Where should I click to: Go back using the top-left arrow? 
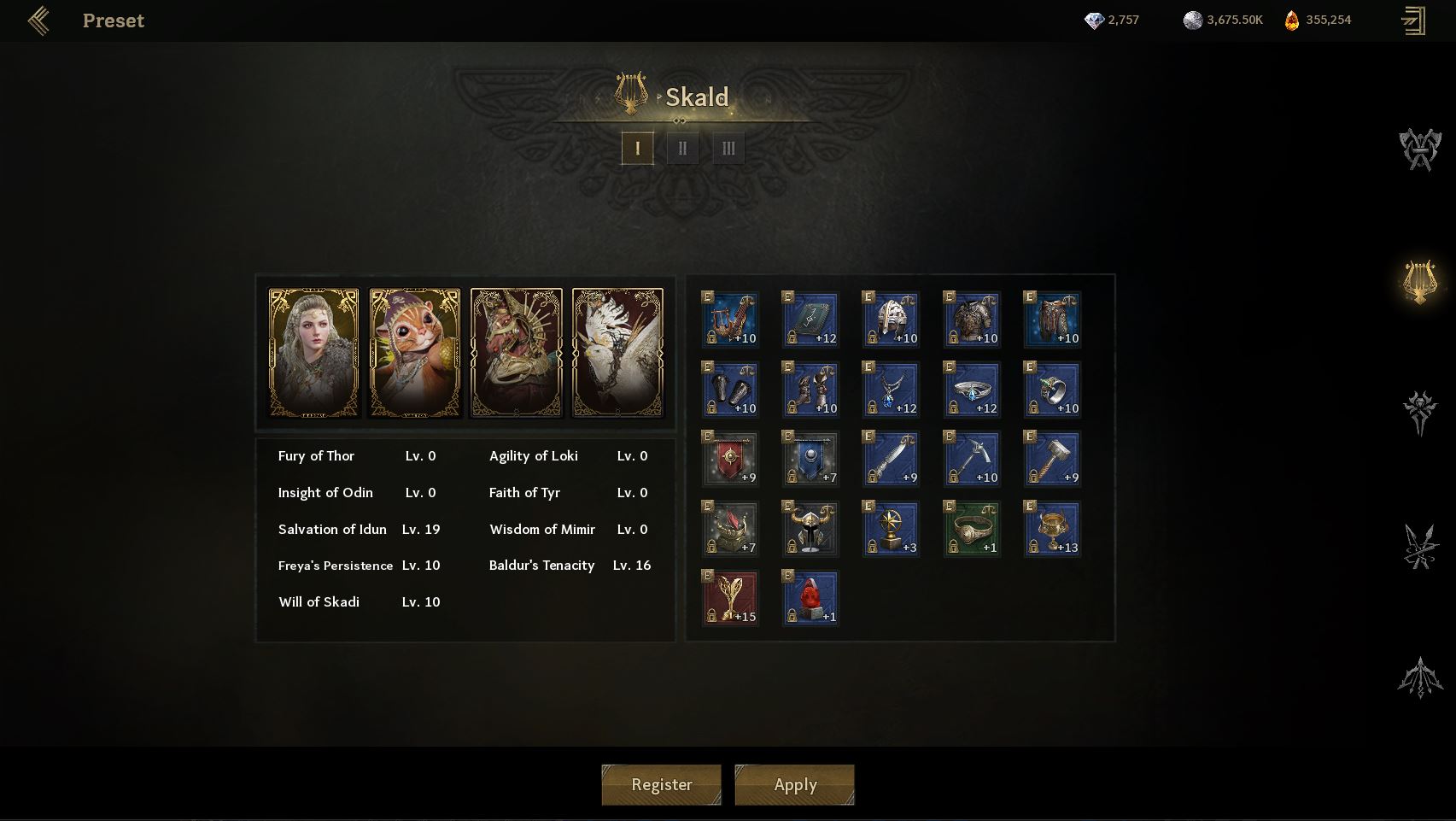click(x=38, y=21)
